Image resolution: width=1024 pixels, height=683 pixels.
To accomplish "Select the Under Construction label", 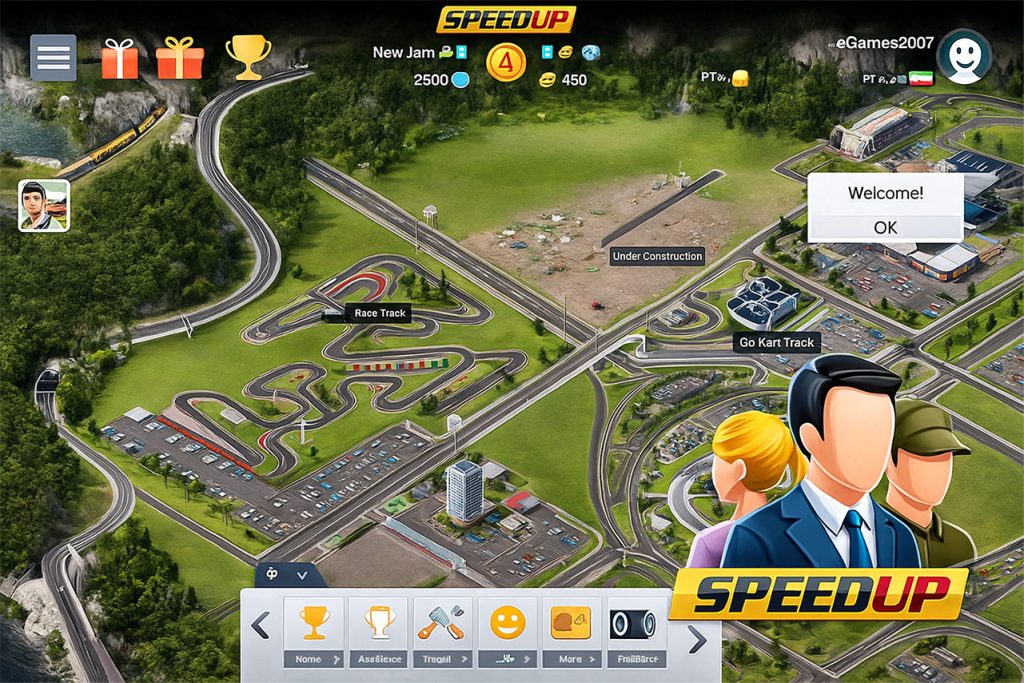I will (657, 256).
